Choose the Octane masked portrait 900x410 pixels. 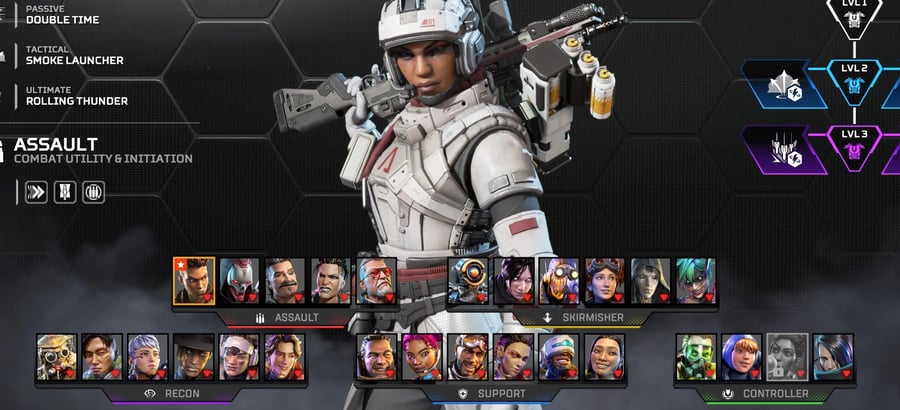tap(559, 281)
